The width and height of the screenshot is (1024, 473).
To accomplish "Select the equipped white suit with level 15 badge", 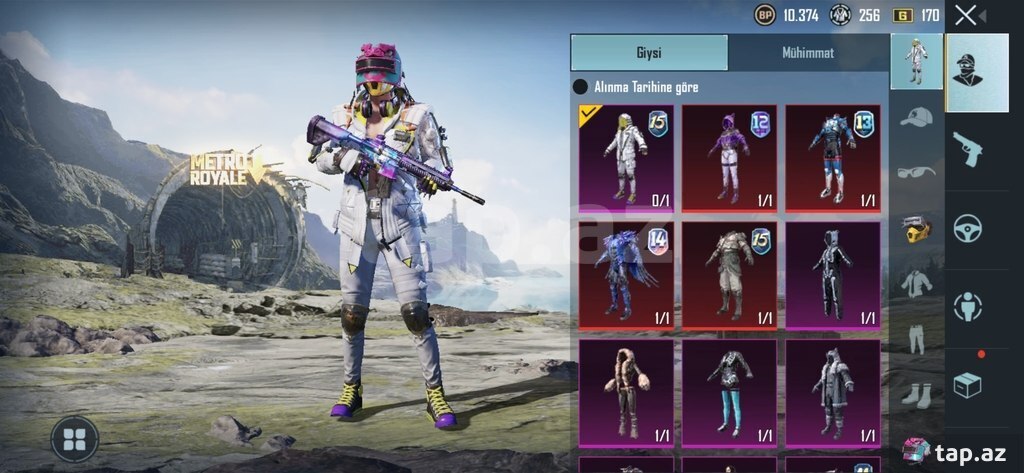I will pos(626,158).
